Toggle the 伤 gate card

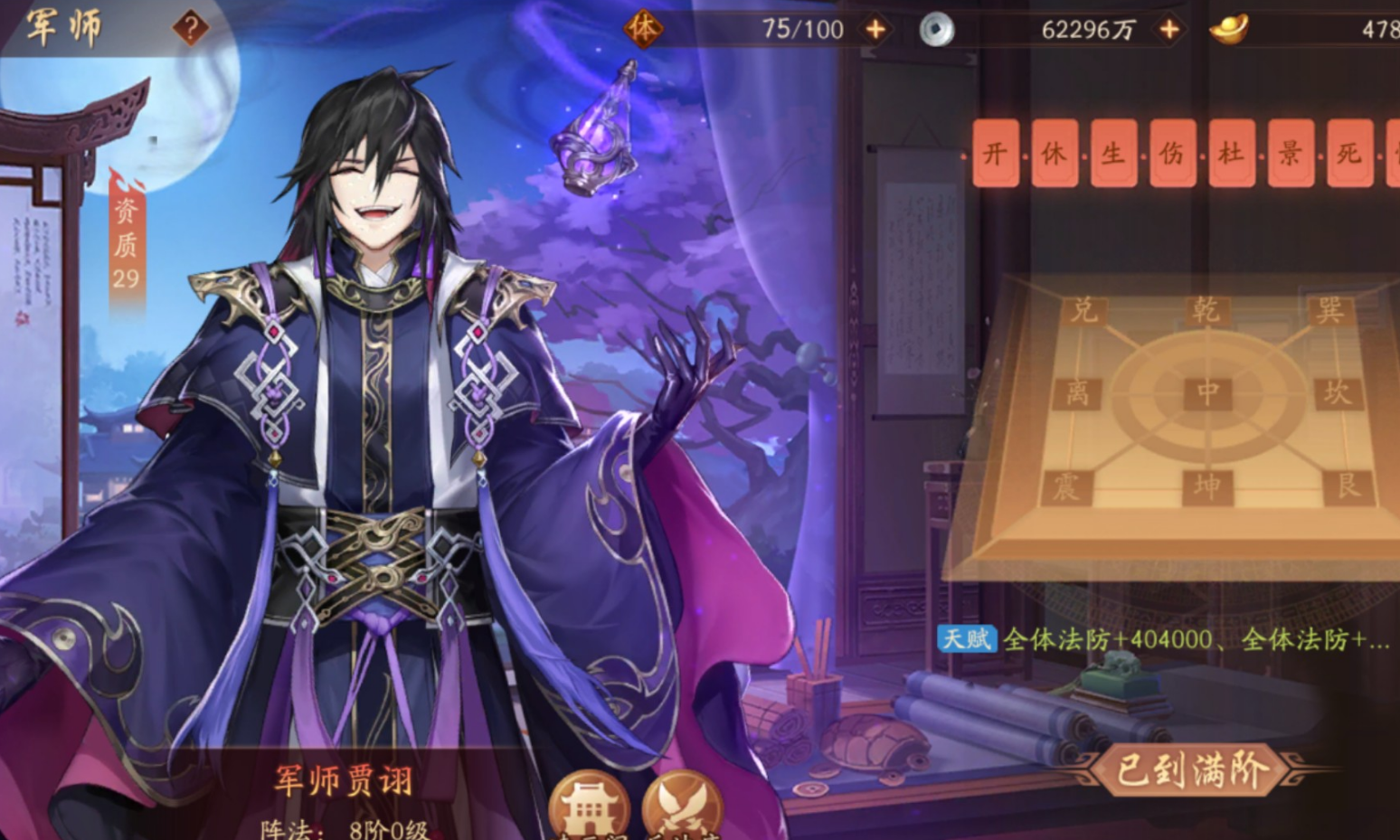1171,154
